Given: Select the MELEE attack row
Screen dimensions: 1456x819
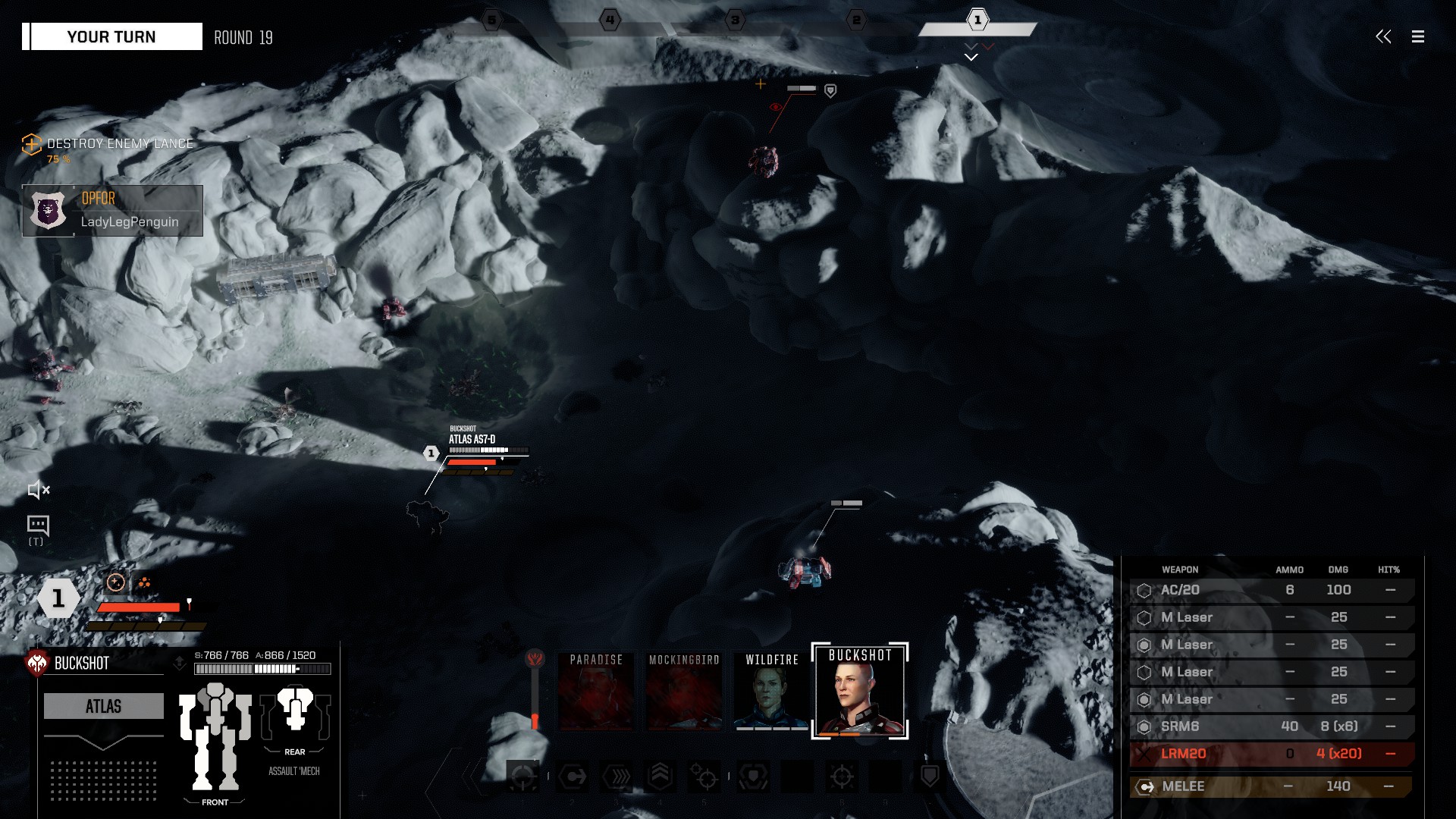Looking at the screenshot, I should [1271, 786].
